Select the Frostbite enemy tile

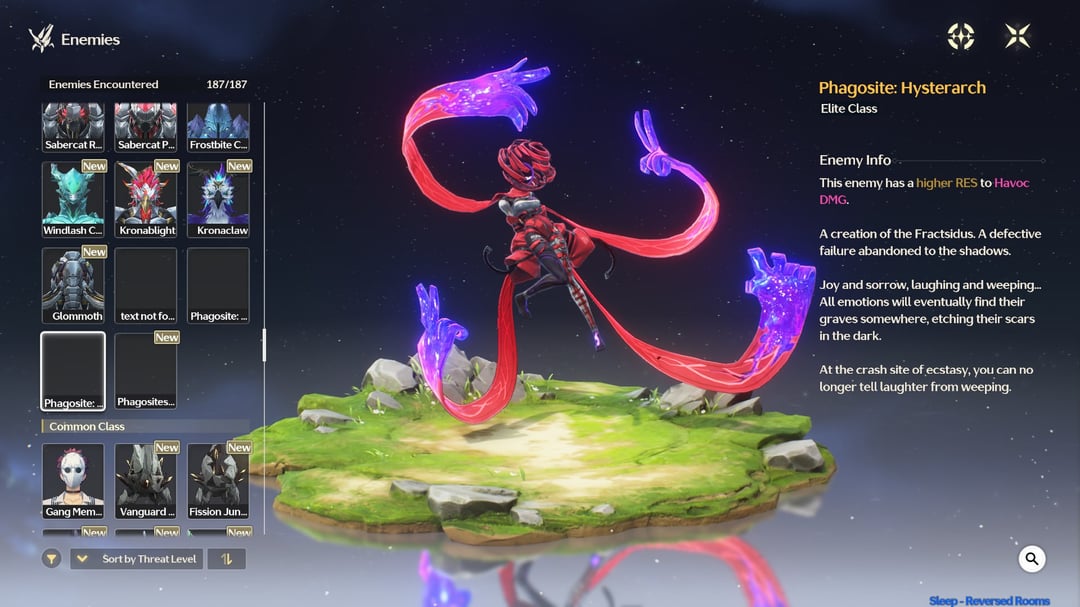pos(218,127)
